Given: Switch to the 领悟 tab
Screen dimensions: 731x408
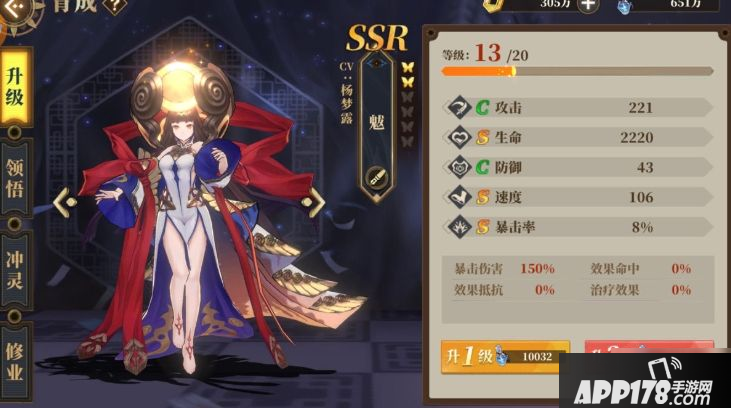Looking at the screenshot, I should coord(15,180).
